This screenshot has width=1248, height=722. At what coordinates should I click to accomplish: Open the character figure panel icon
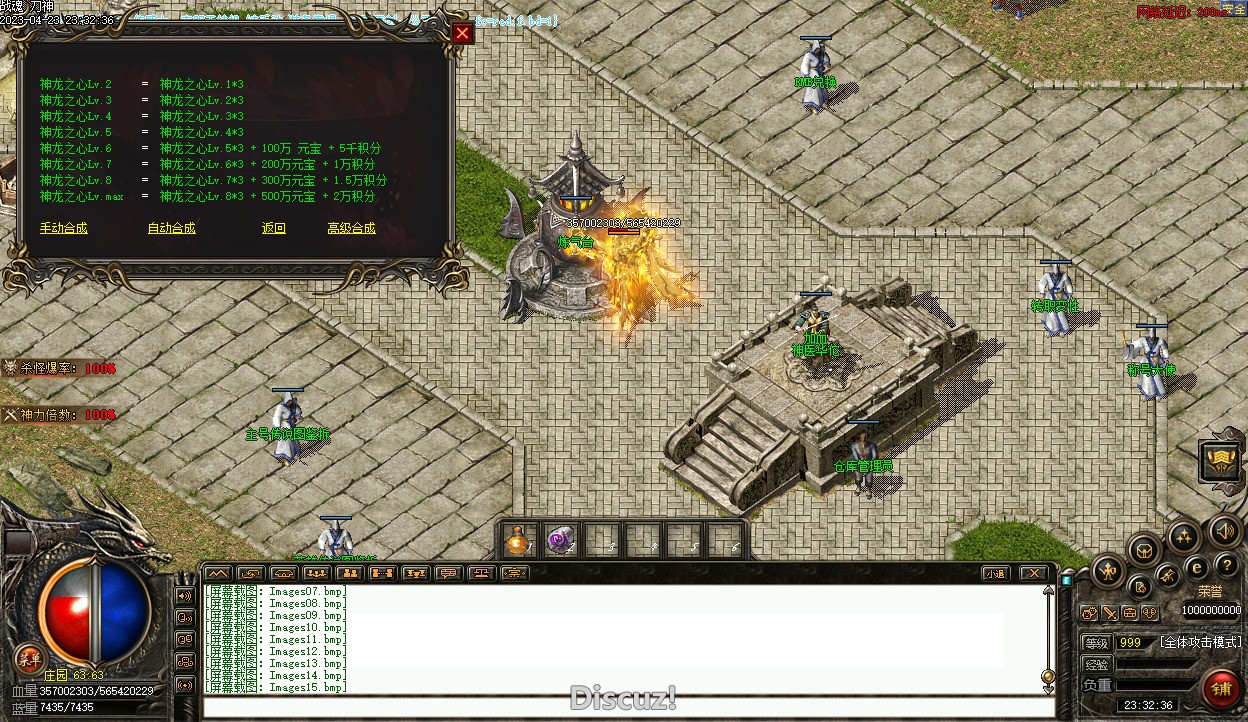coord(1108,572)
